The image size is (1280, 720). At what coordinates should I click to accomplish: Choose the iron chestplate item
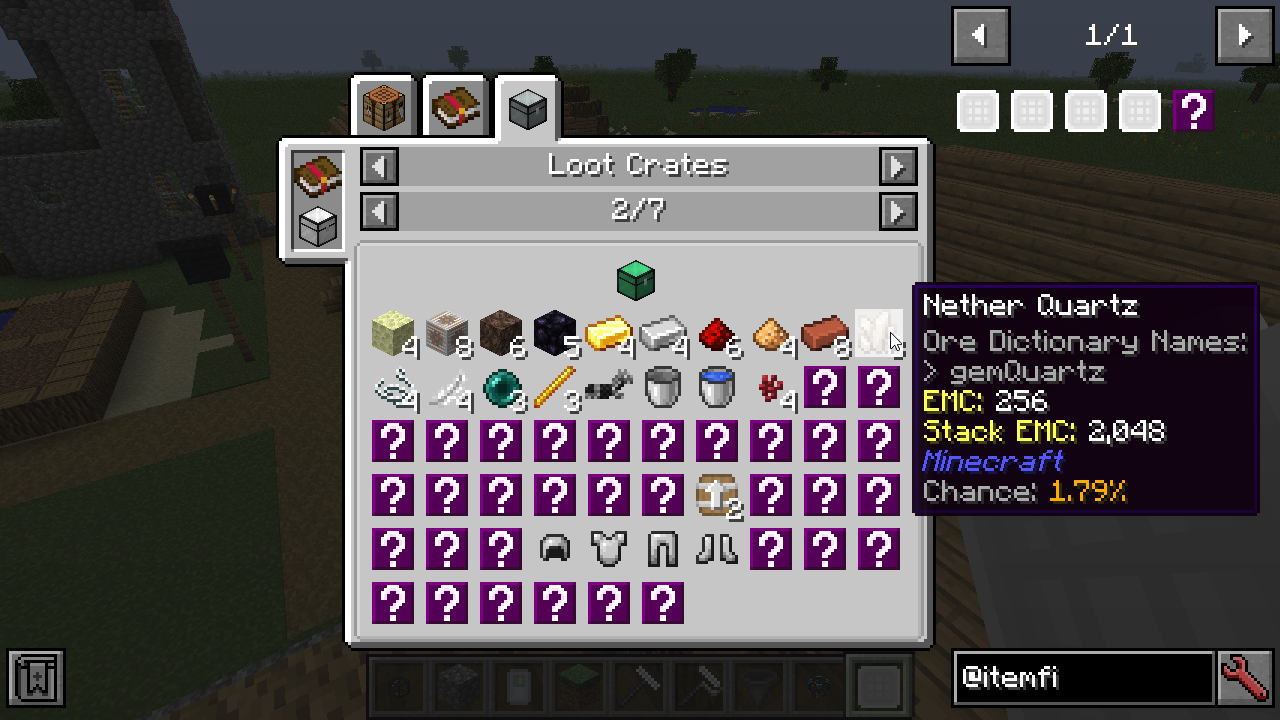609,549
